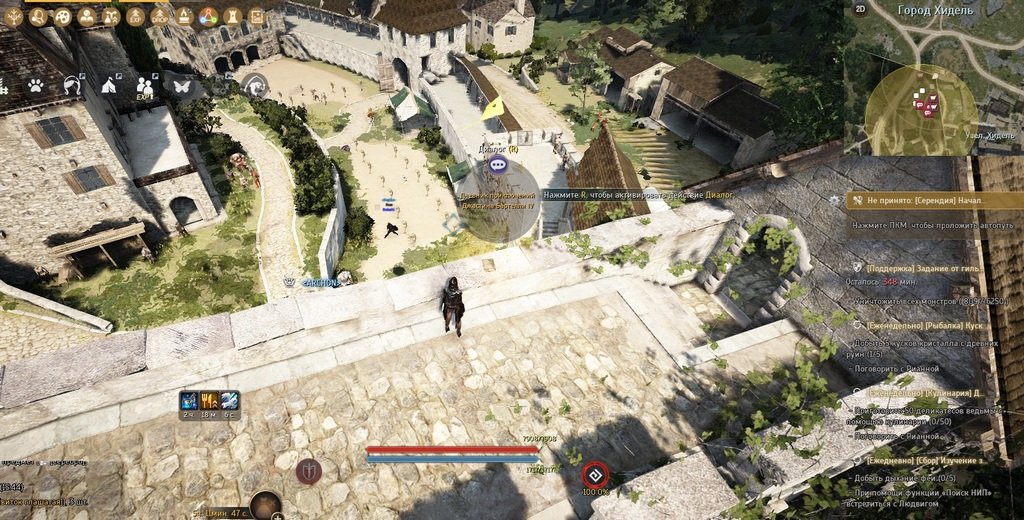Screen dimensions: 1024x520
Task: Click the food buff icon with fork
Action: click(x=209, y=400)
